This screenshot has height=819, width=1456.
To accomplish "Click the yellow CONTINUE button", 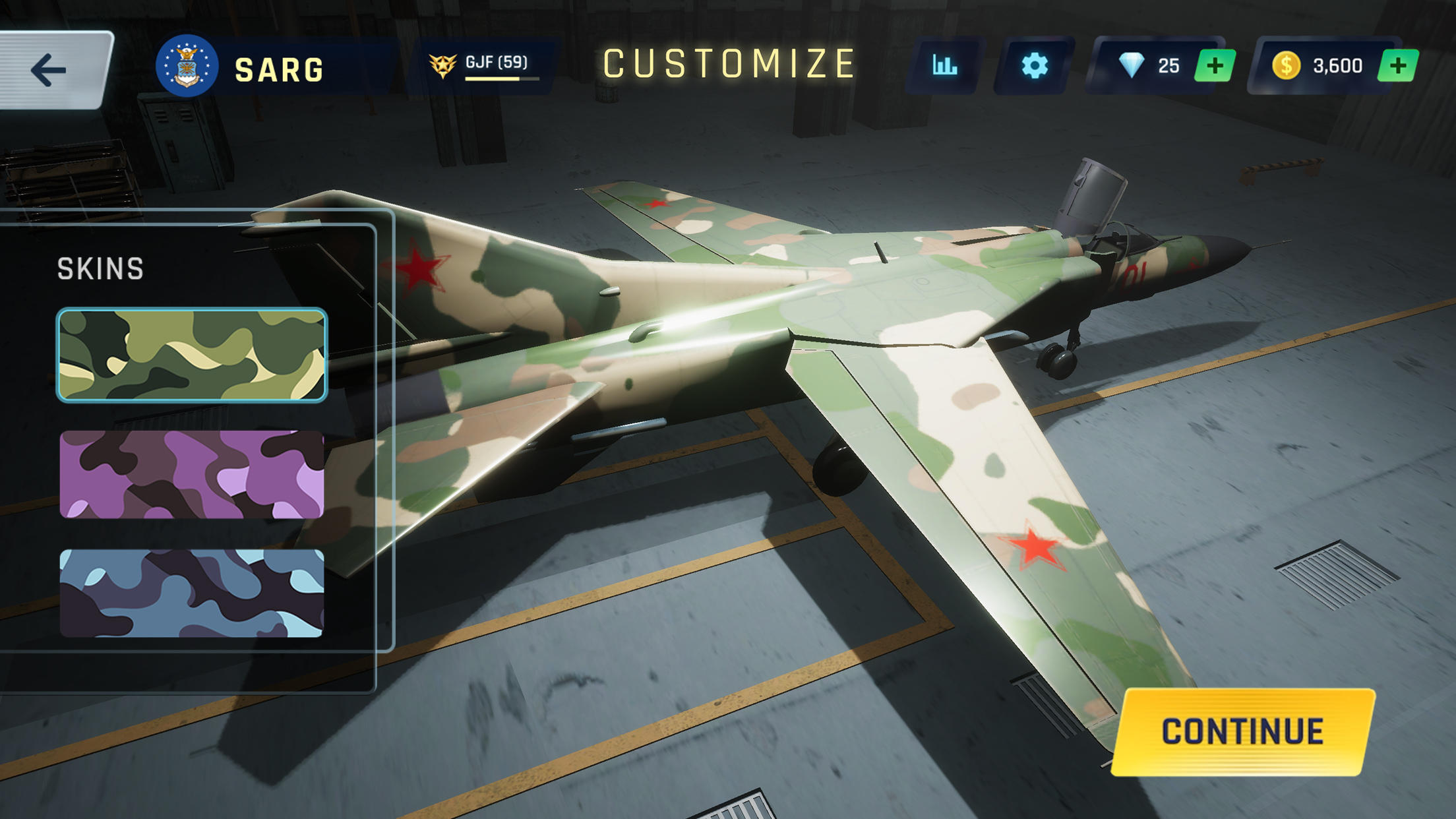I will [x=1242, y=731].
